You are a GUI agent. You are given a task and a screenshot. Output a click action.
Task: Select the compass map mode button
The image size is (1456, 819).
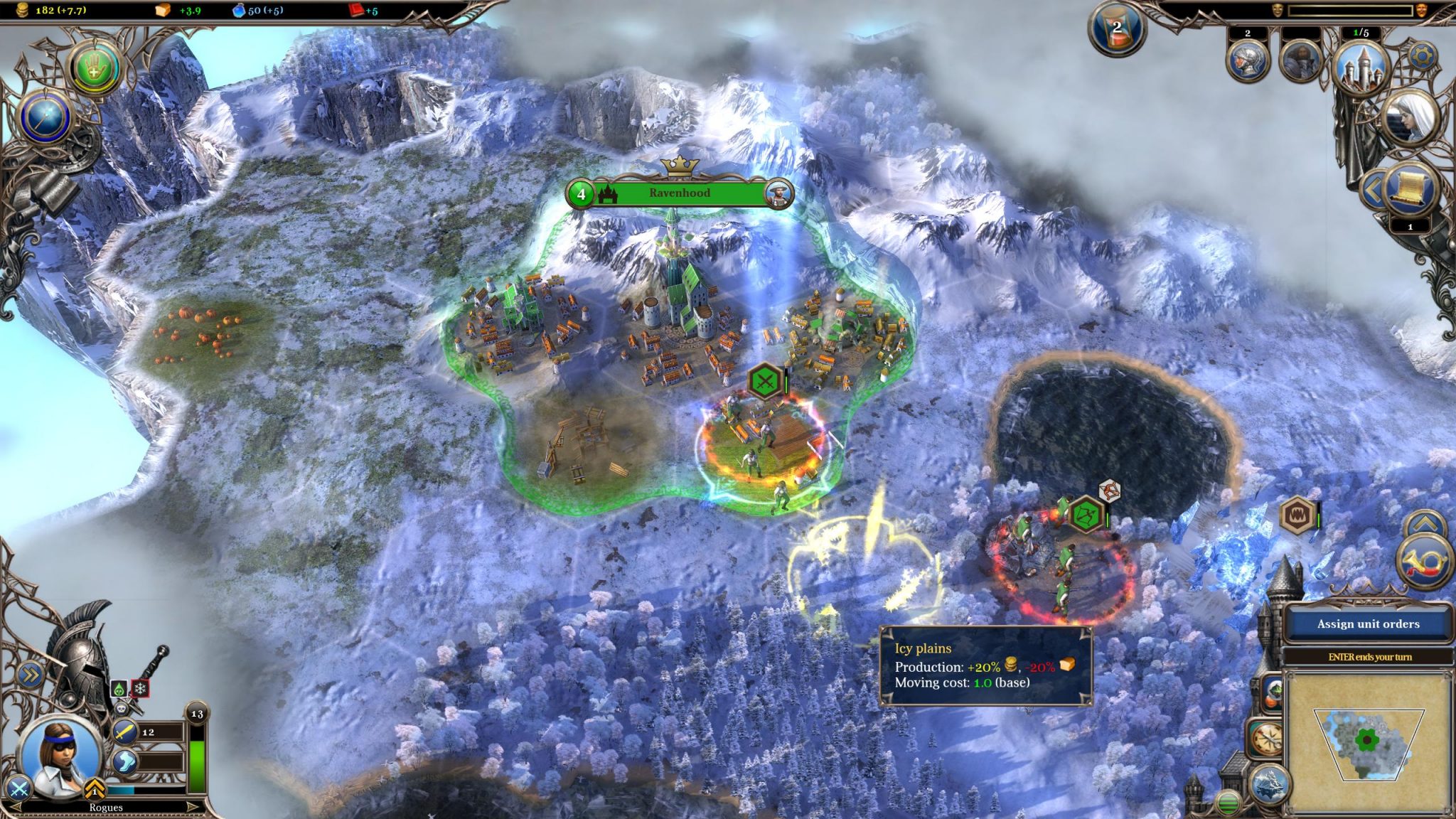click(1266, 739)
